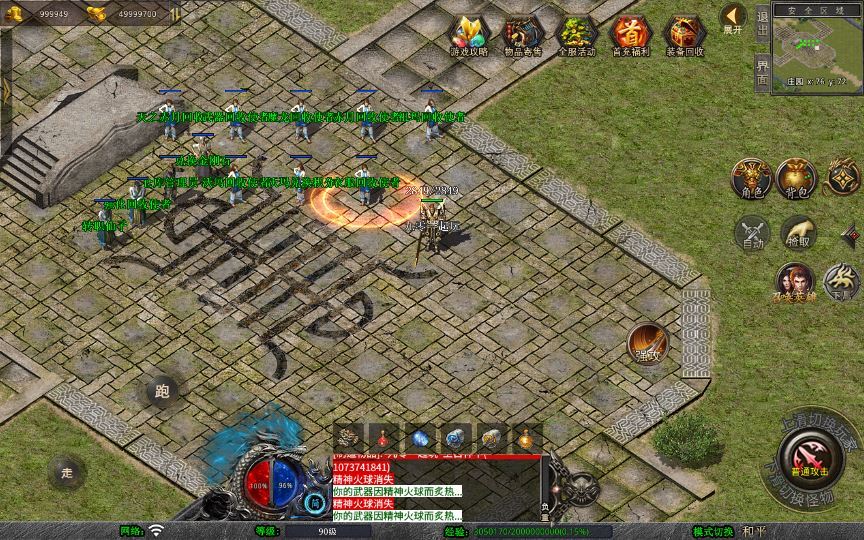
Task: Use the red potion hotbar slot
Action: click(385, 438)
